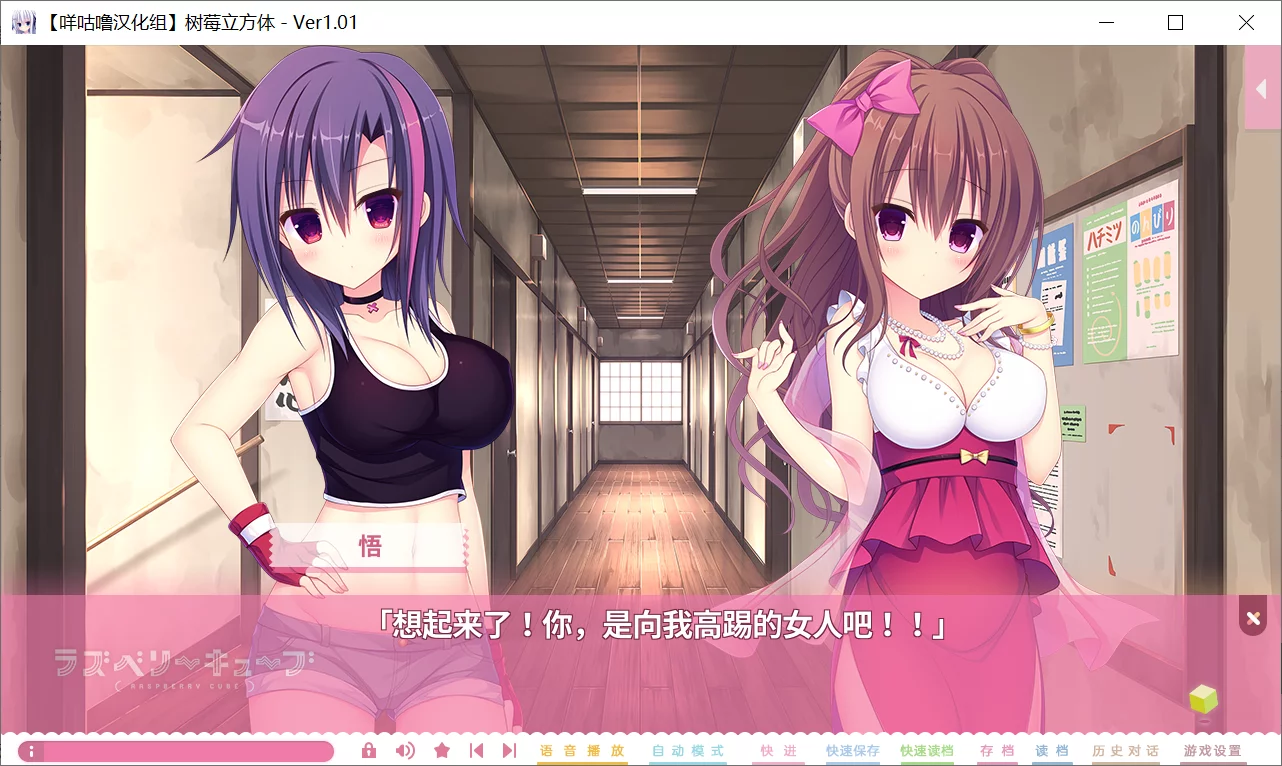
Task: Mute the game volume via speaker icon
Action: pyautogui.click(x=405, y=749)
